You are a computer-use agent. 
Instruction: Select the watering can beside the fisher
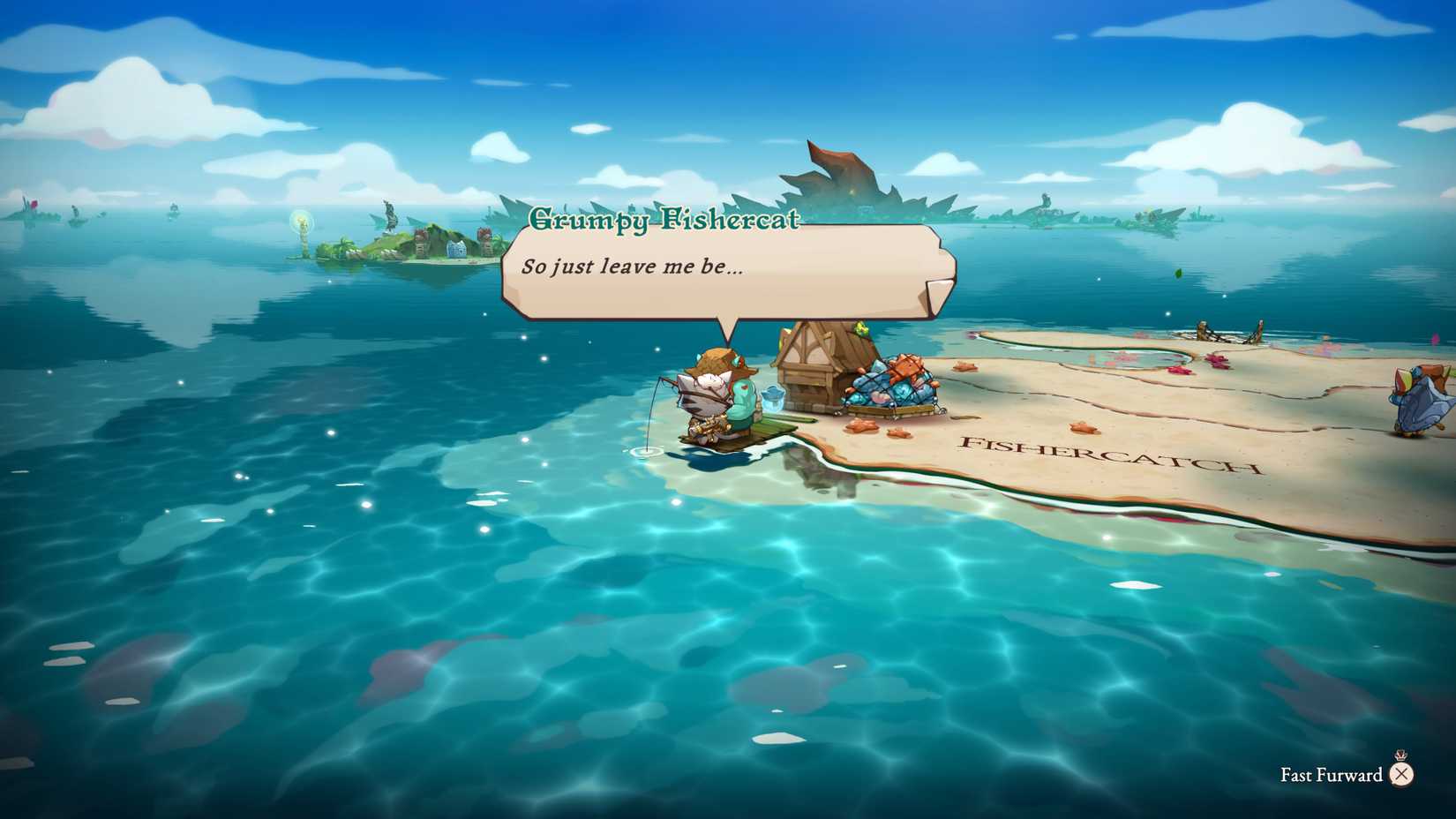773,399
